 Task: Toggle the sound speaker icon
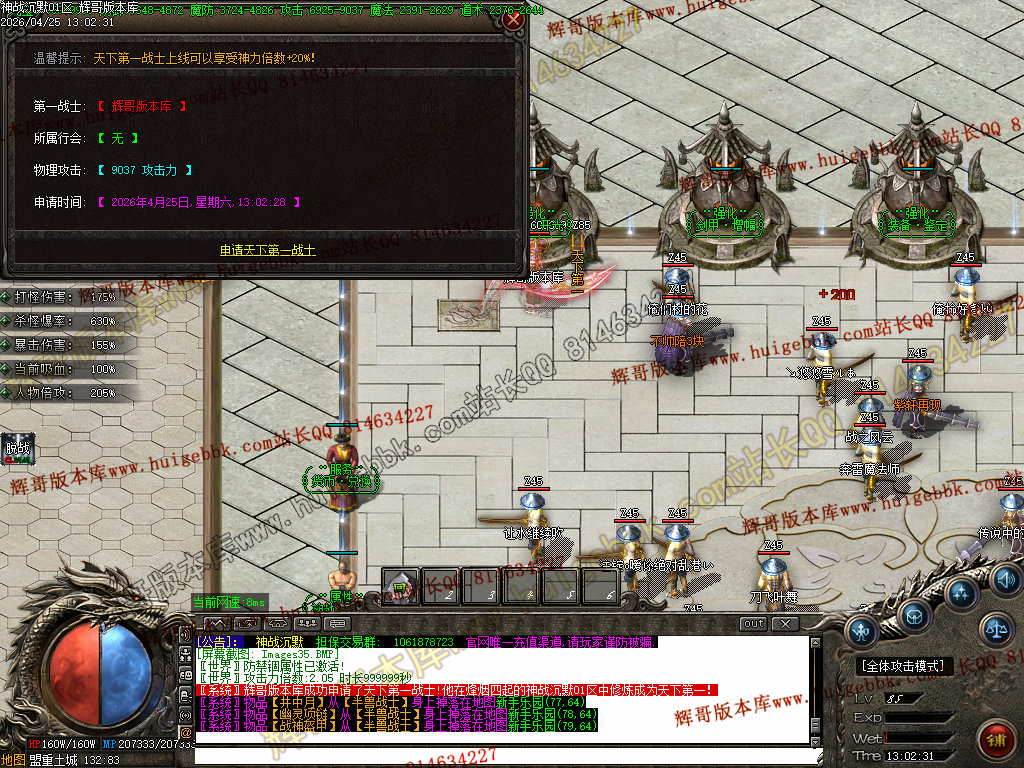tap(1005, 580)
